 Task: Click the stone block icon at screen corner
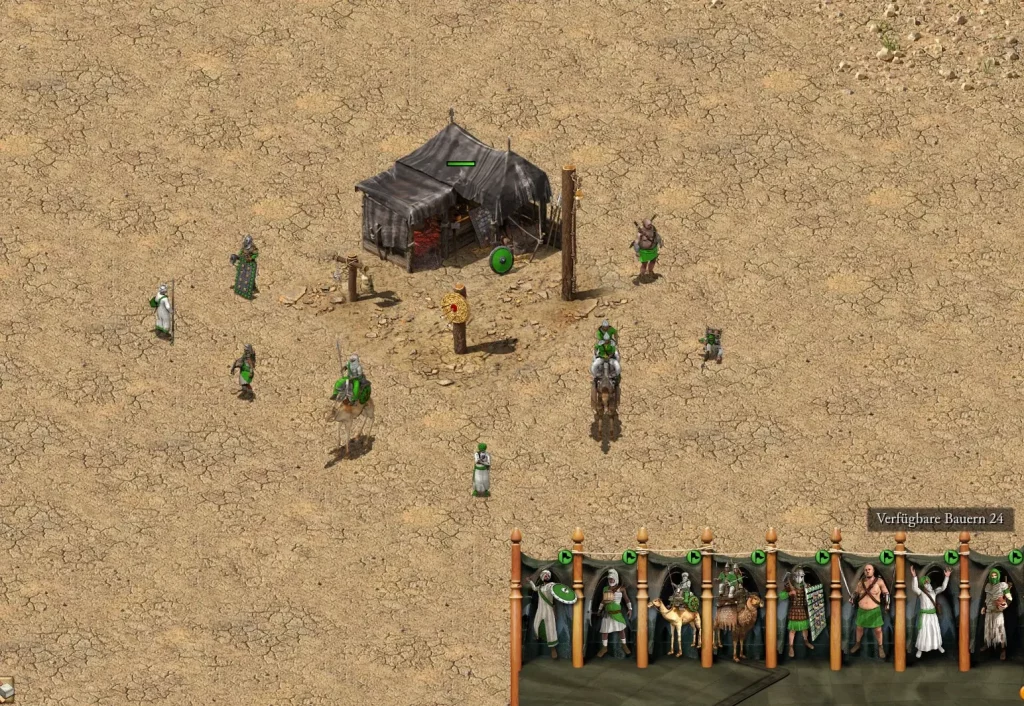[x=6, y=688]
